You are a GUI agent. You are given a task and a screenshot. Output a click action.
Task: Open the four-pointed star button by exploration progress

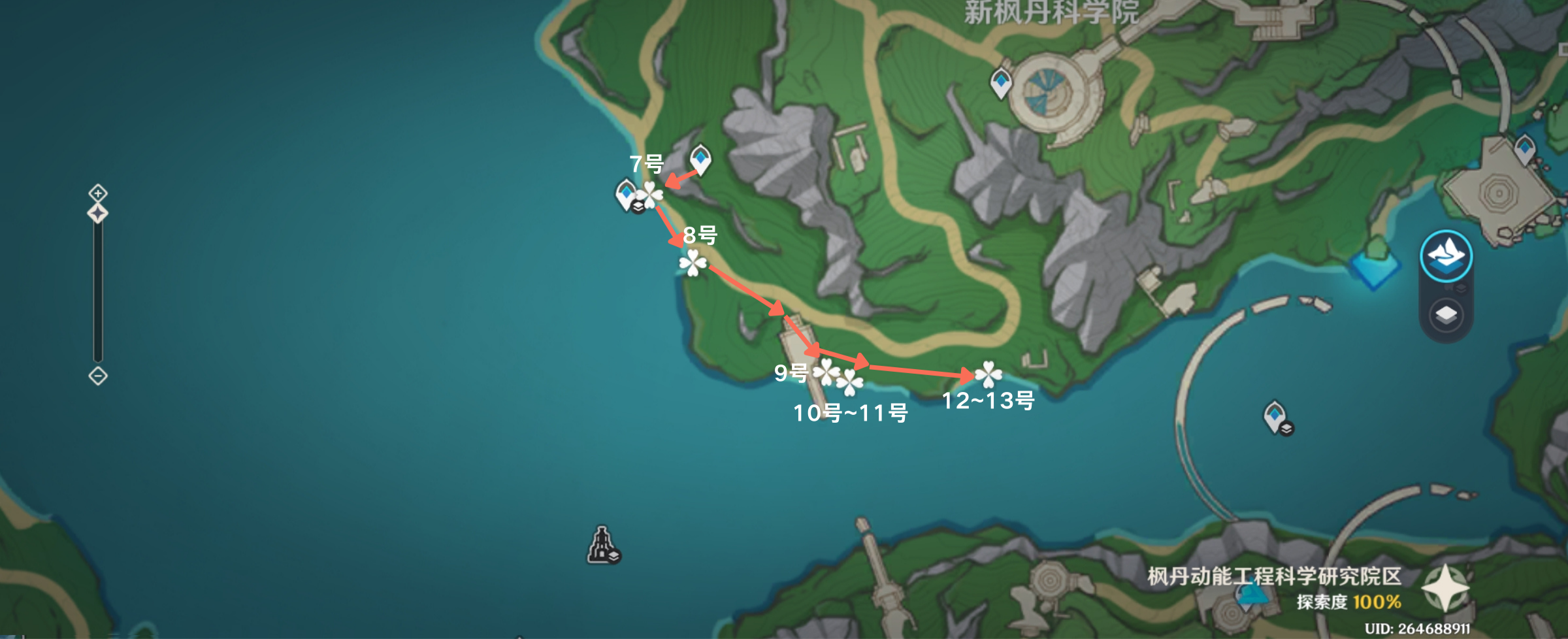(x=1446, y=587)
